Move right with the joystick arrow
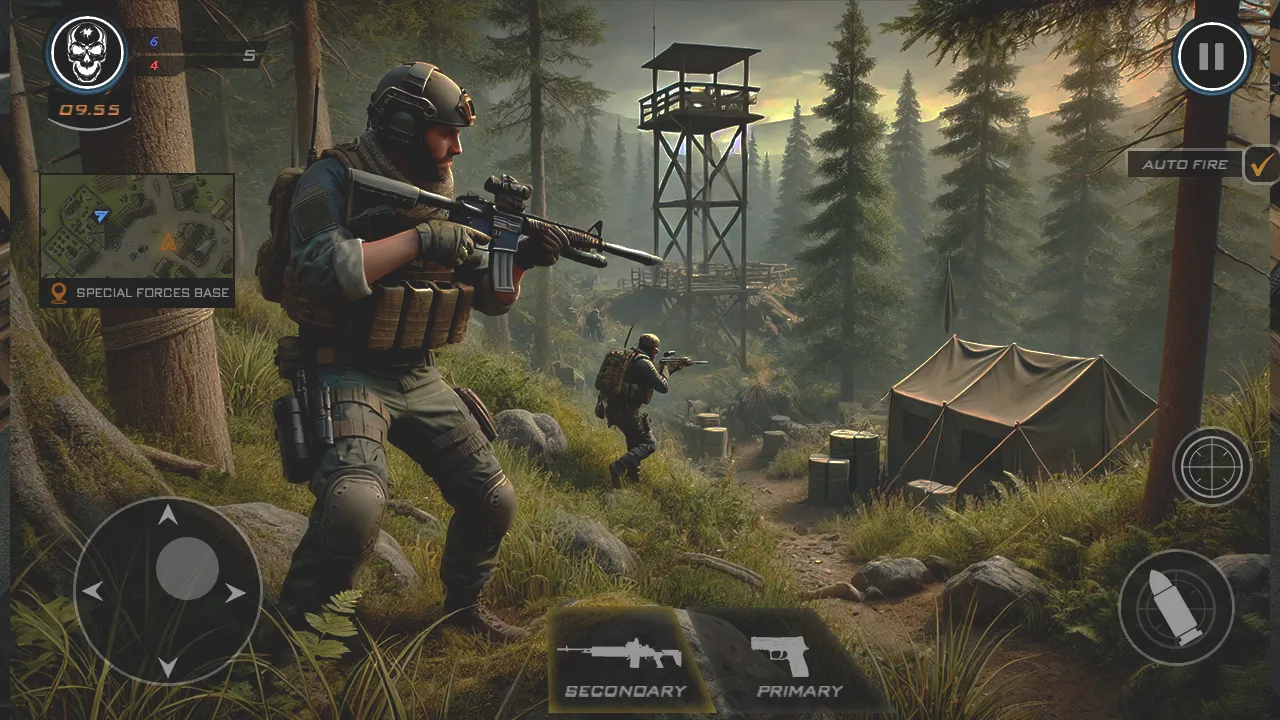Viewport: 1280px width, 720px height. (236, 593)
